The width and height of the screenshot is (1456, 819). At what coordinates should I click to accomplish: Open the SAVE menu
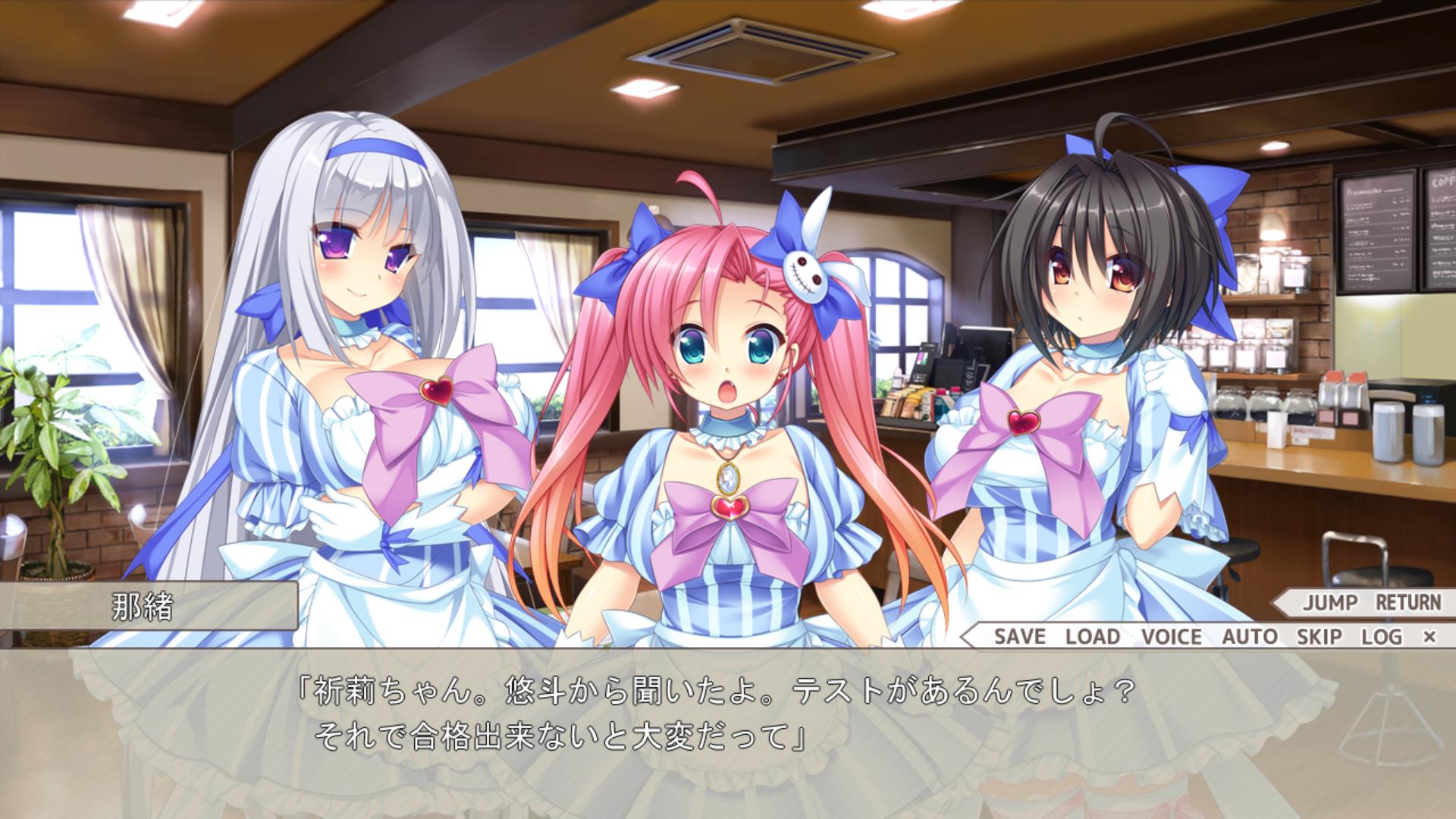1019,636
